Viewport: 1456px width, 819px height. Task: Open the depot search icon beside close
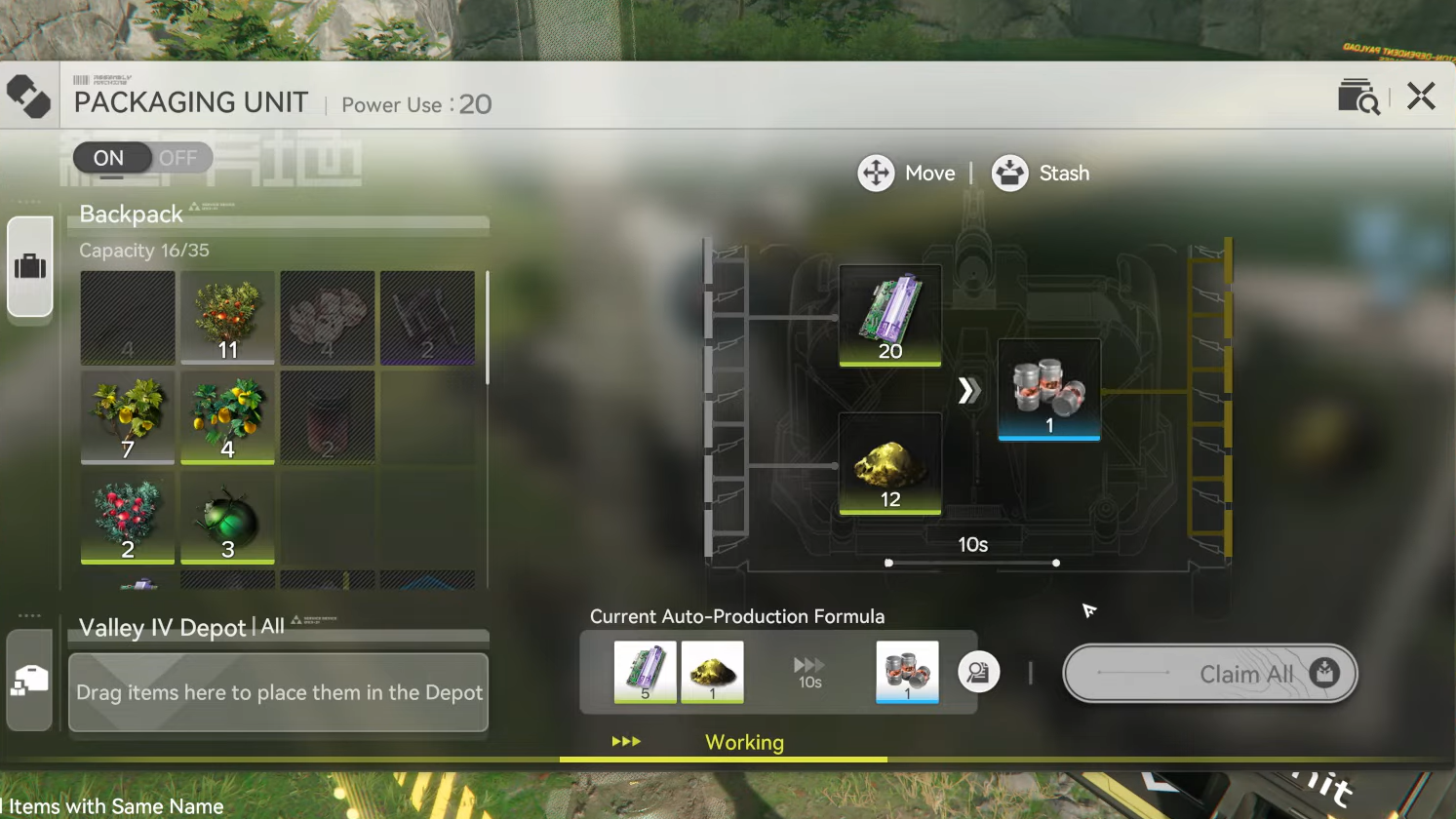[x=1358, y=97]
